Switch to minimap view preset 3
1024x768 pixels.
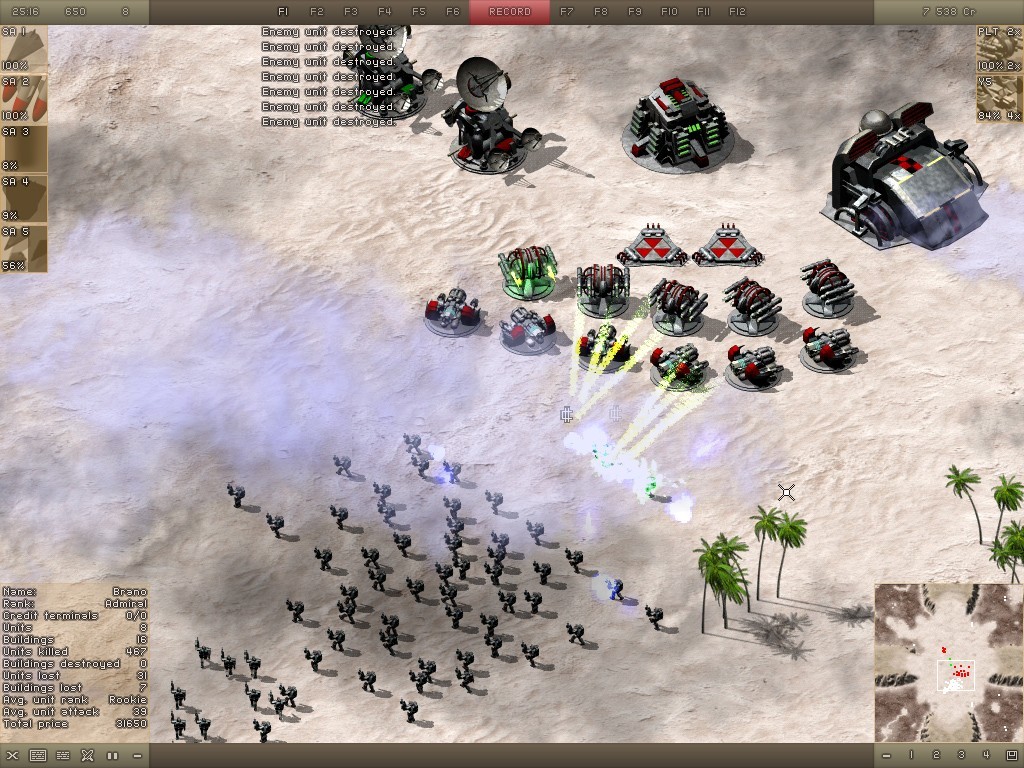coord(961,755)
